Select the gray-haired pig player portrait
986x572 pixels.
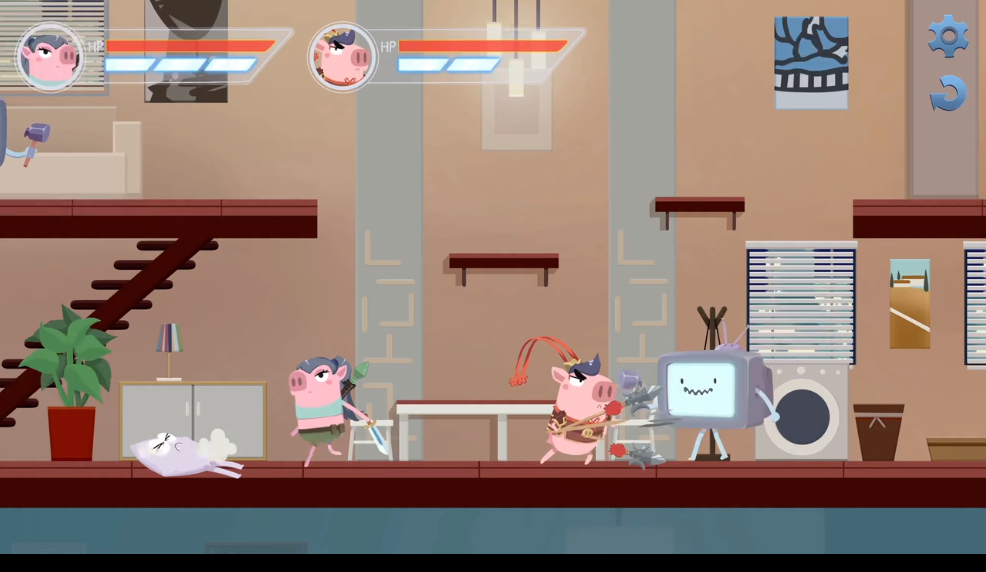50,57
